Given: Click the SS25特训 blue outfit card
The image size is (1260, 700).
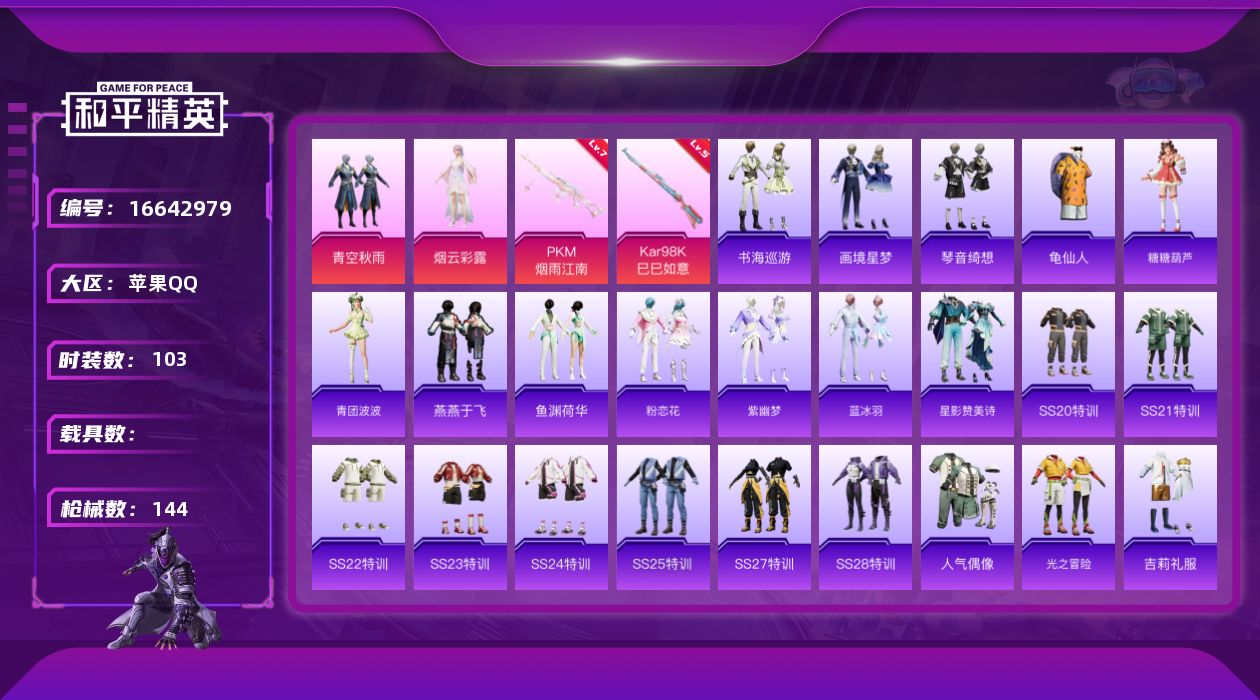Looking at the screenshot, I should pos(663,517).
